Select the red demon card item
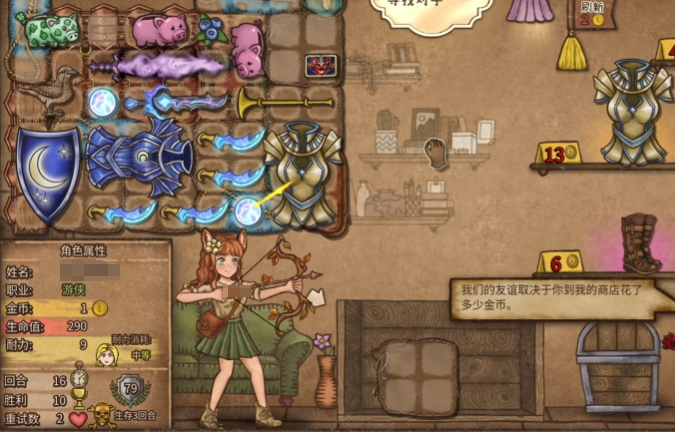The image size is (675, 432). (320, 66)
